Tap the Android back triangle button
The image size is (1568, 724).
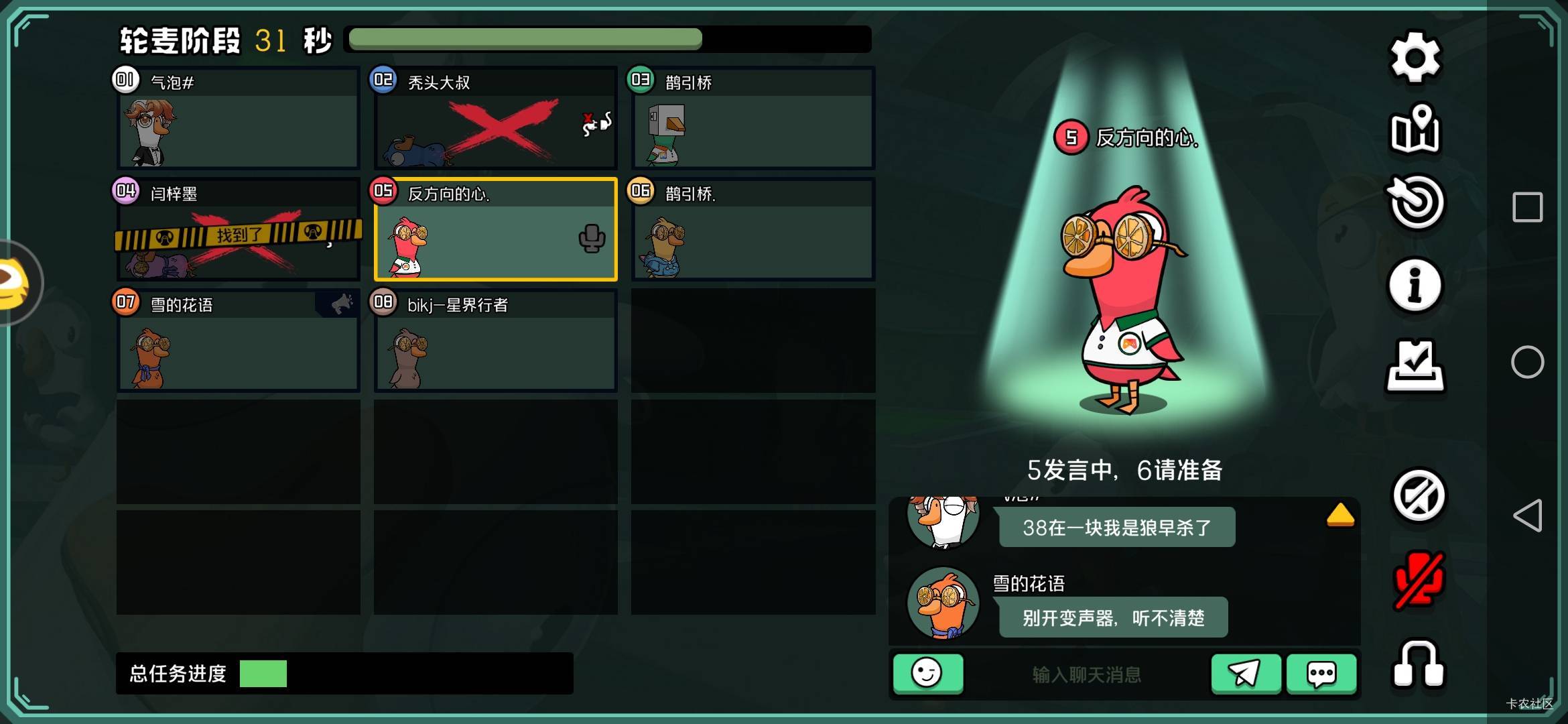(1530, 516)
